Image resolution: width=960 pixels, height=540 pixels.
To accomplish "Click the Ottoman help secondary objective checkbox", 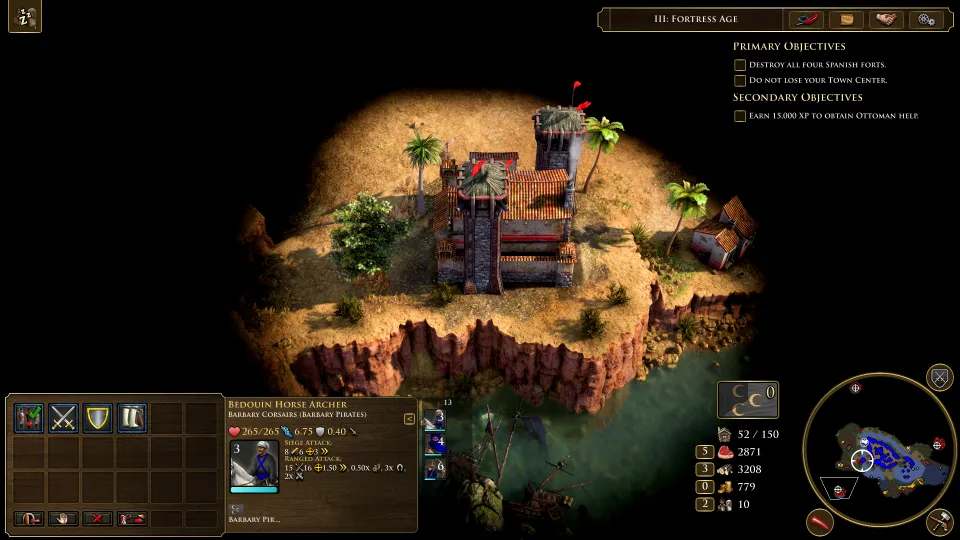I will 740,116.
